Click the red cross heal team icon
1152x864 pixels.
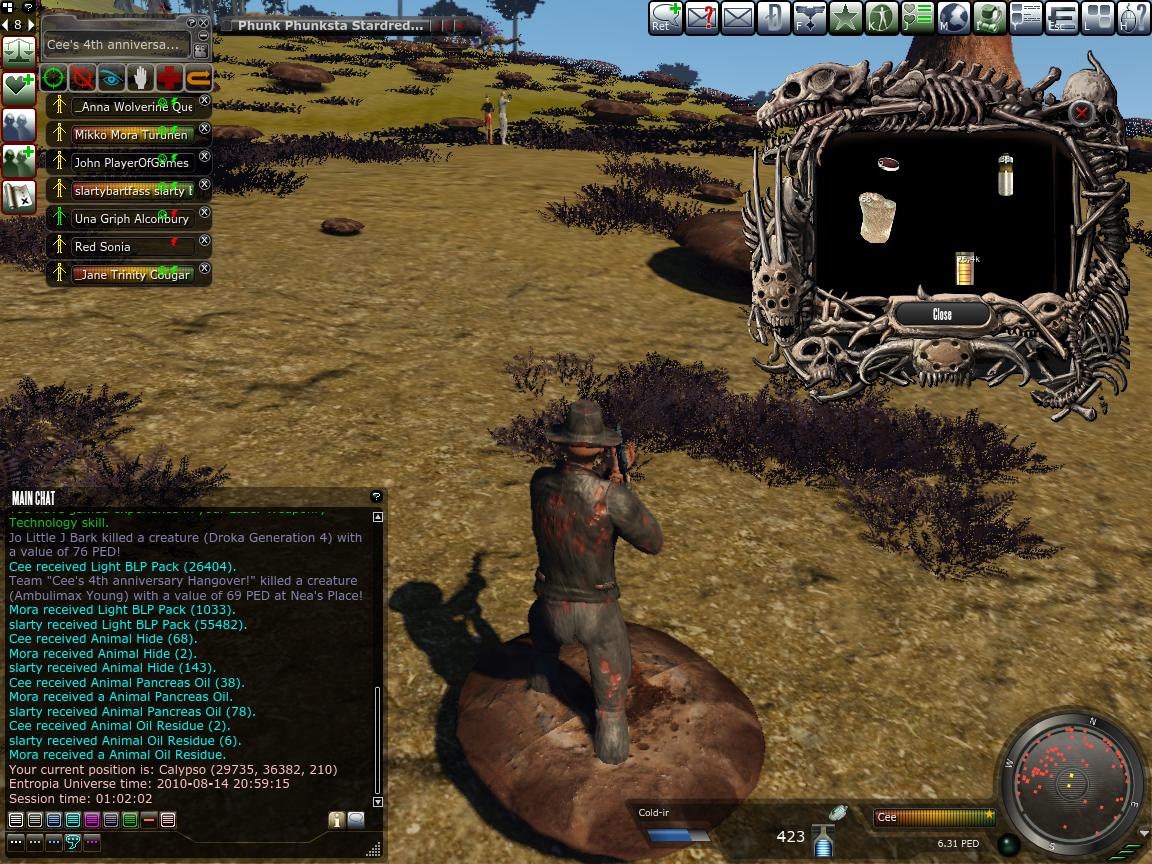click(169, 79)
